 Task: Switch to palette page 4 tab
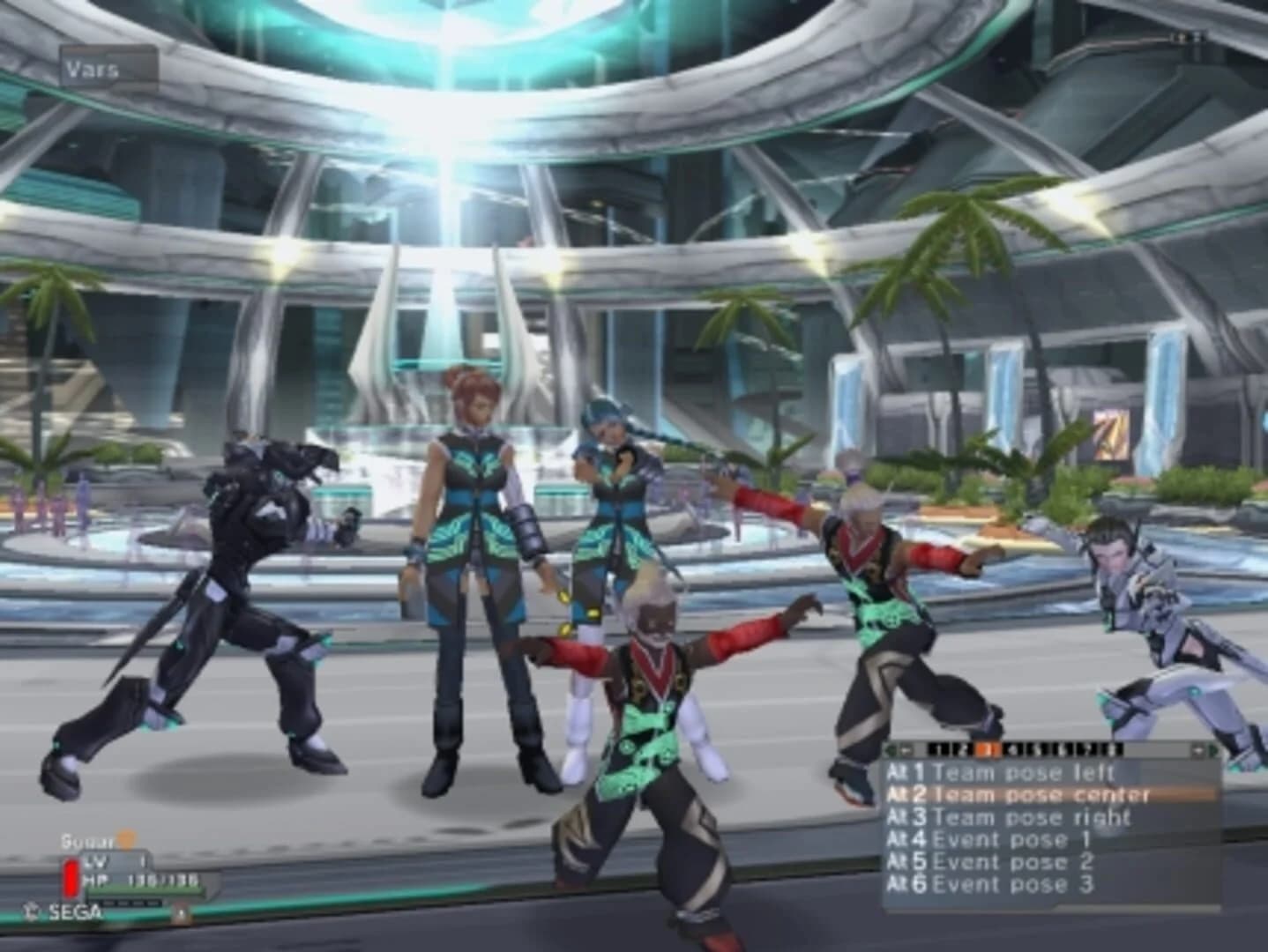tap(1013, 750)
